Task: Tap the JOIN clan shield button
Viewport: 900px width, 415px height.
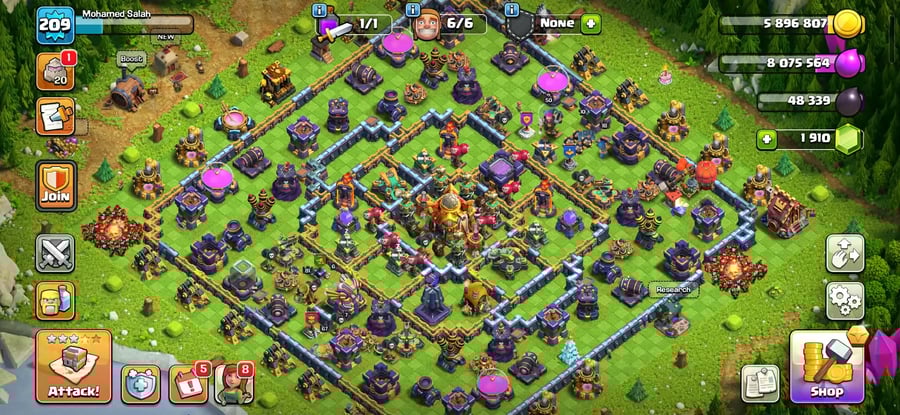Action: tap(56, 185)
